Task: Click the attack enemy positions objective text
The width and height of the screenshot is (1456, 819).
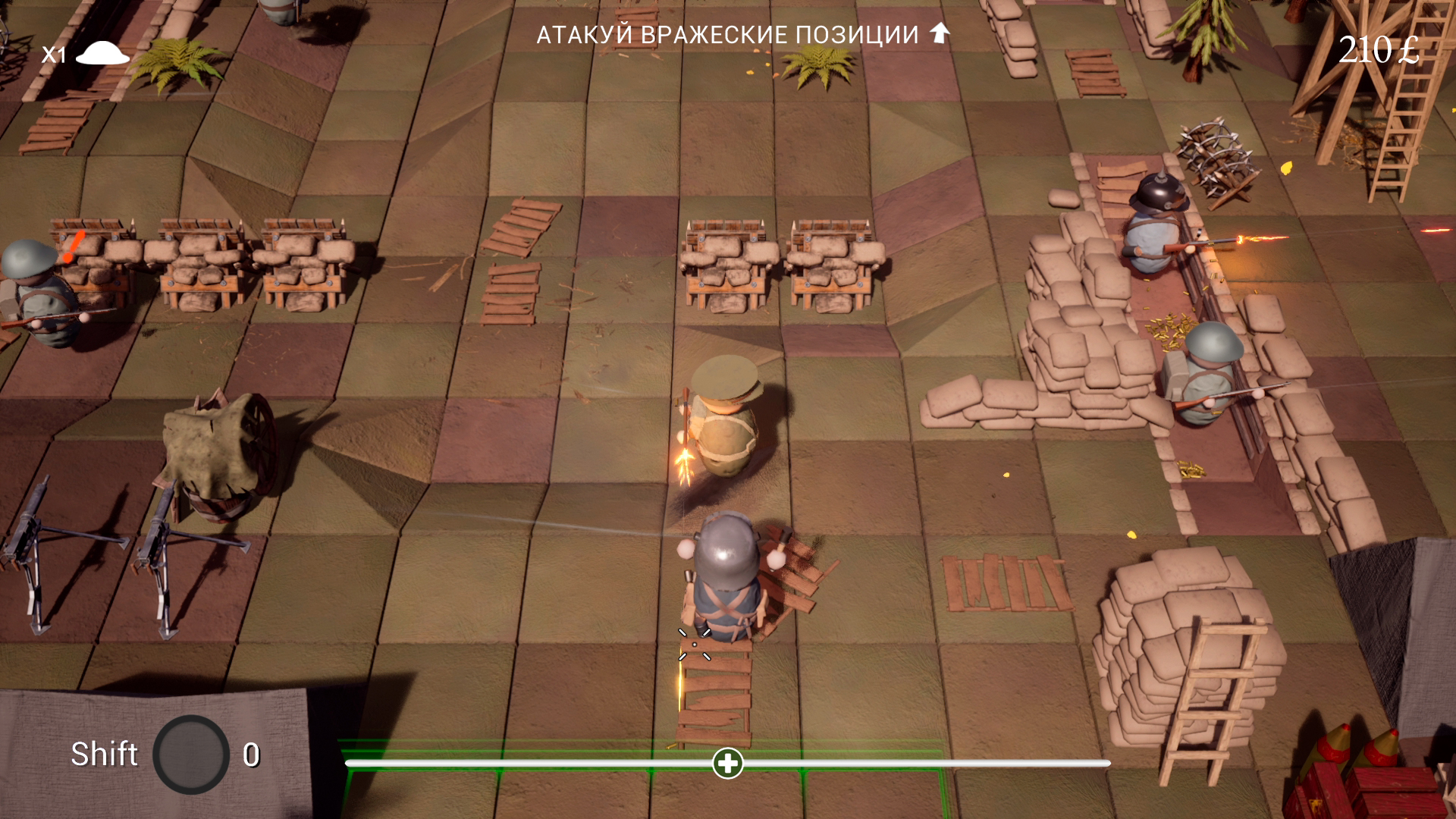Action: [727, 35]
